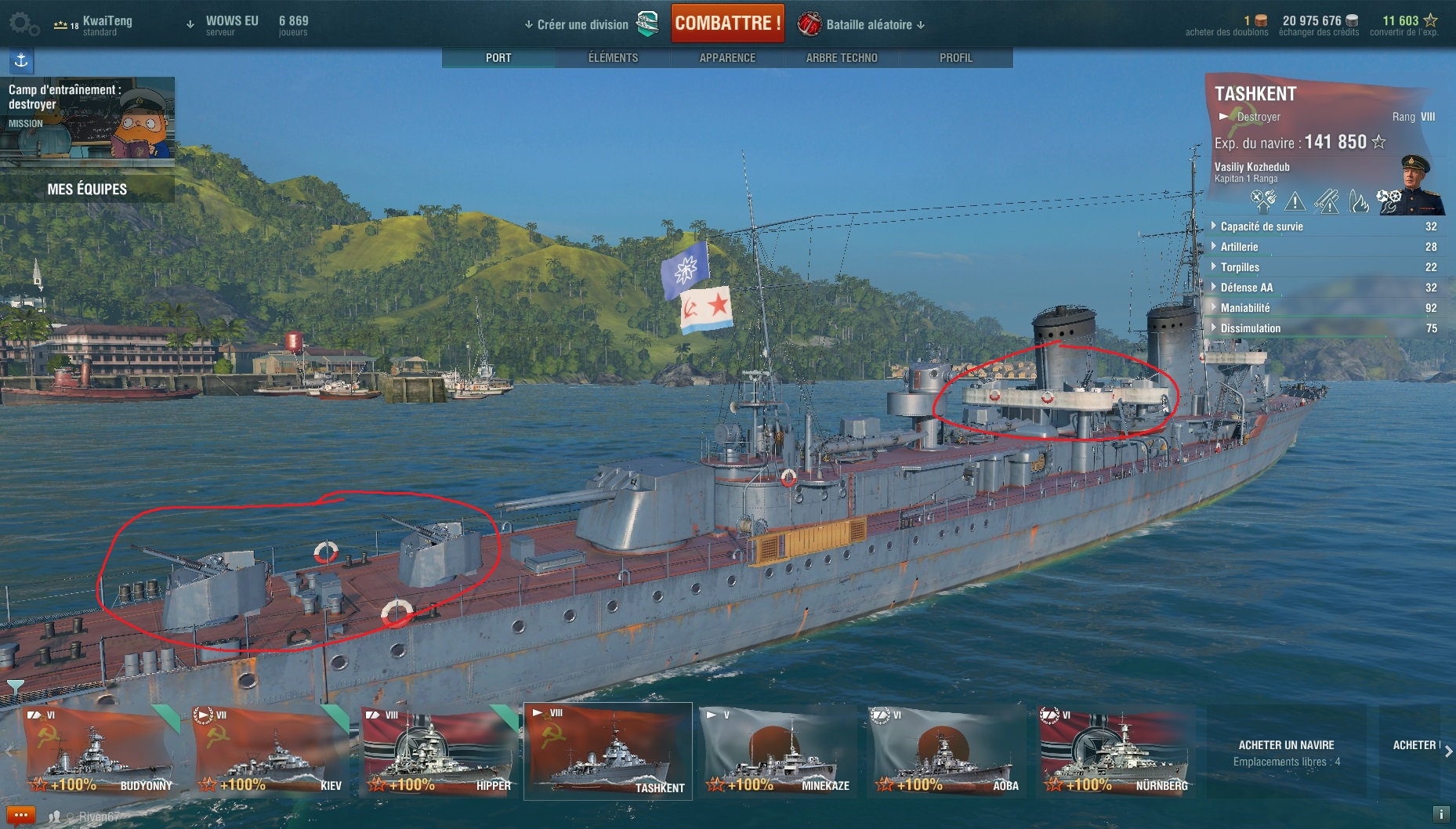Select the Kiev ship card

[269, 752]
